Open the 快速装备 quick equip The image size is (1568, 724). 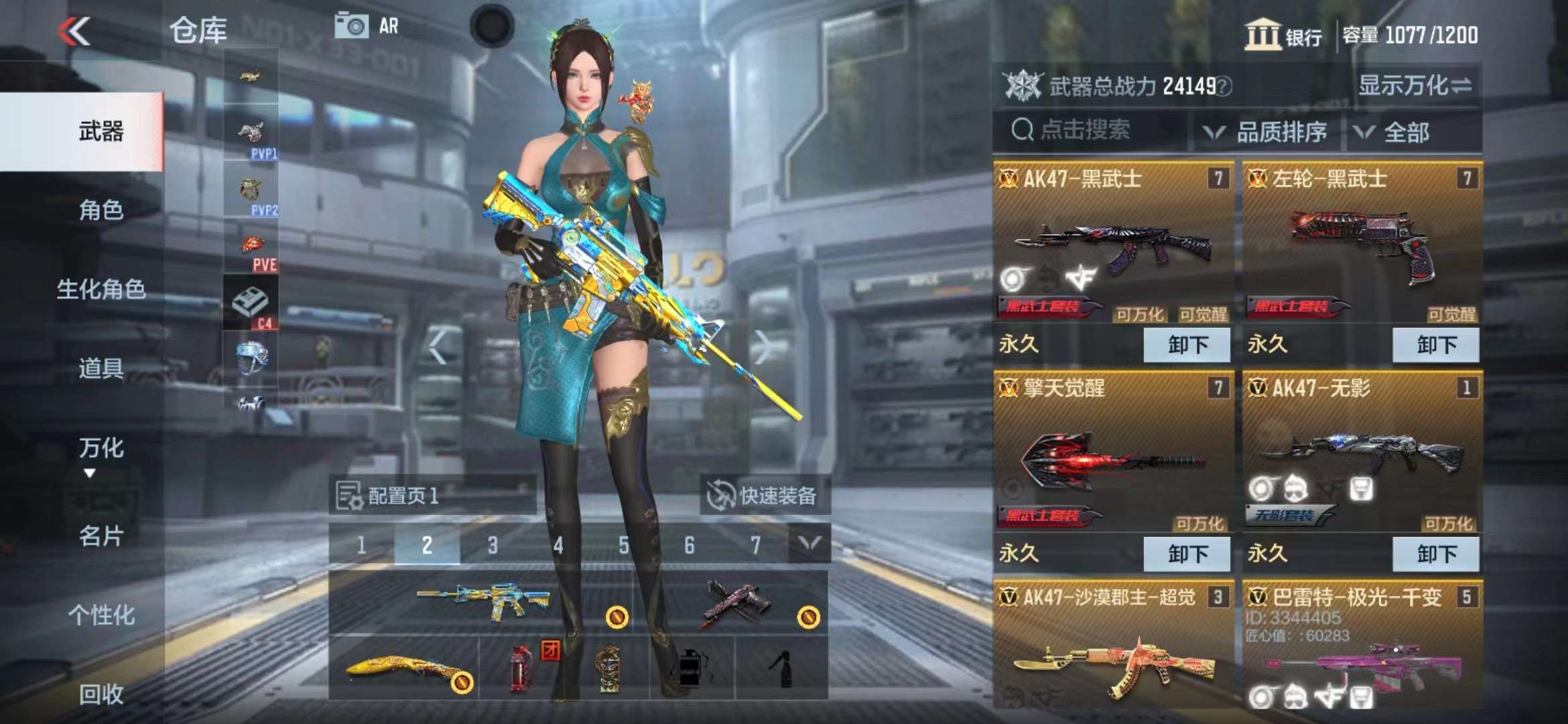pyautogui.click(x=765, y=496)
